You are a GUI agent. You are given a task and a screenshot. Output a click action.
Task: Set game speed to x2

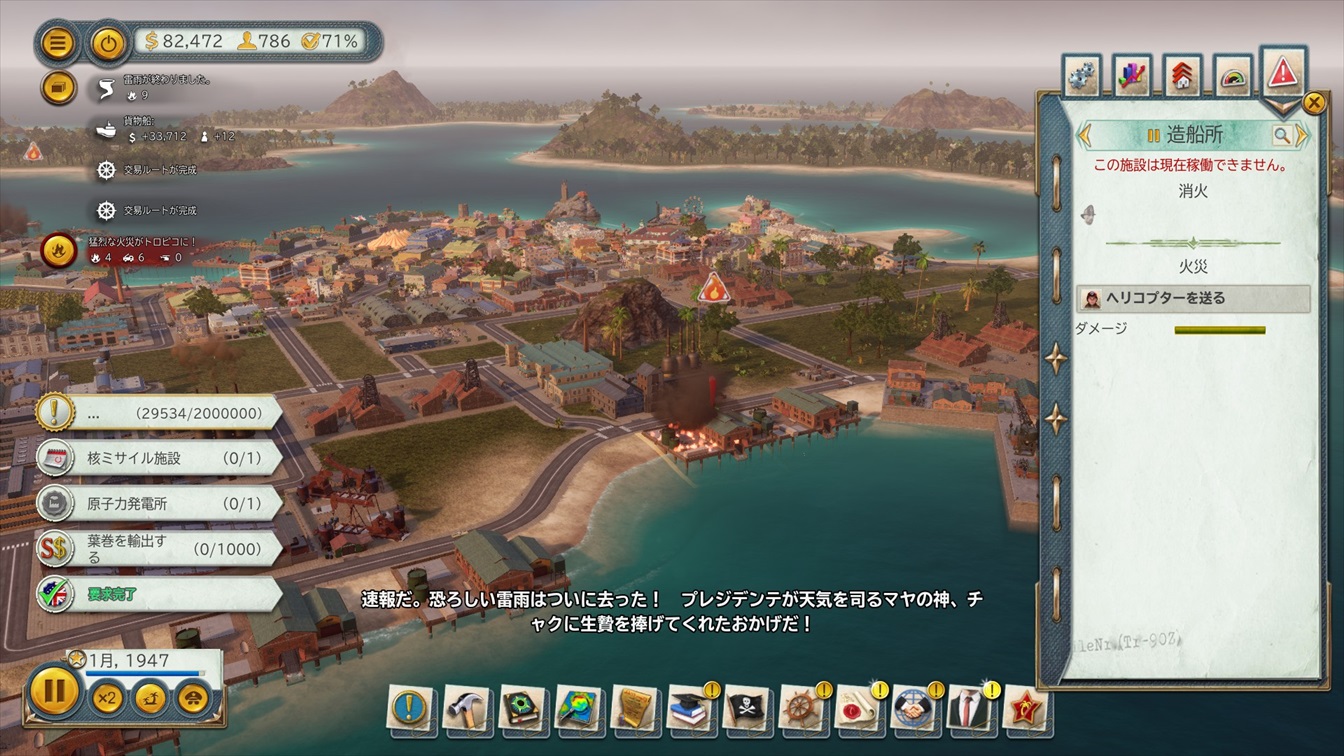click(108, 697)
